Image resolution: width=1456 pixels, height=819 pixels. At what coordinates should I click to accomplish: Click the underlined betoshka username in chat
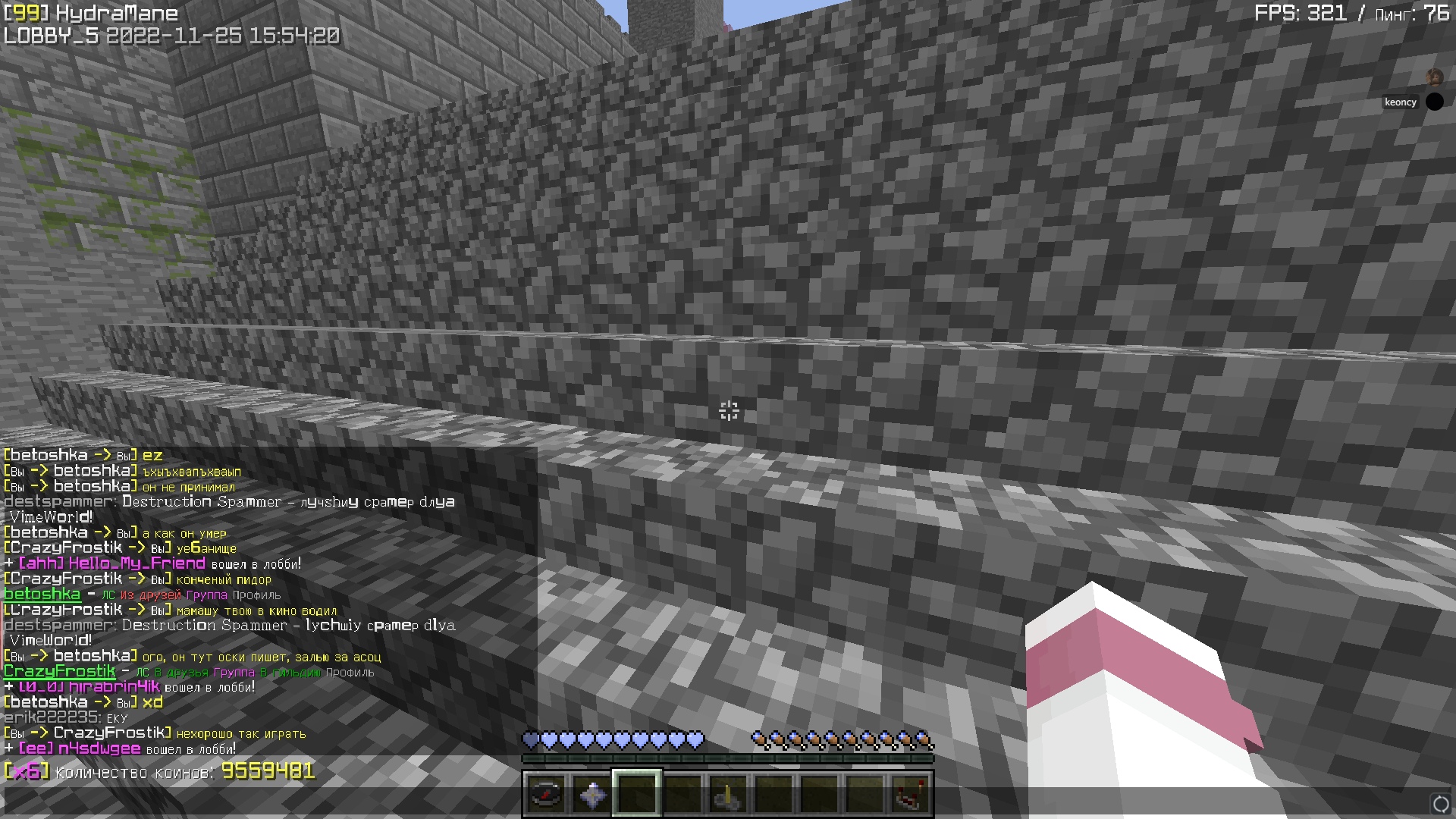click(42, 595)
